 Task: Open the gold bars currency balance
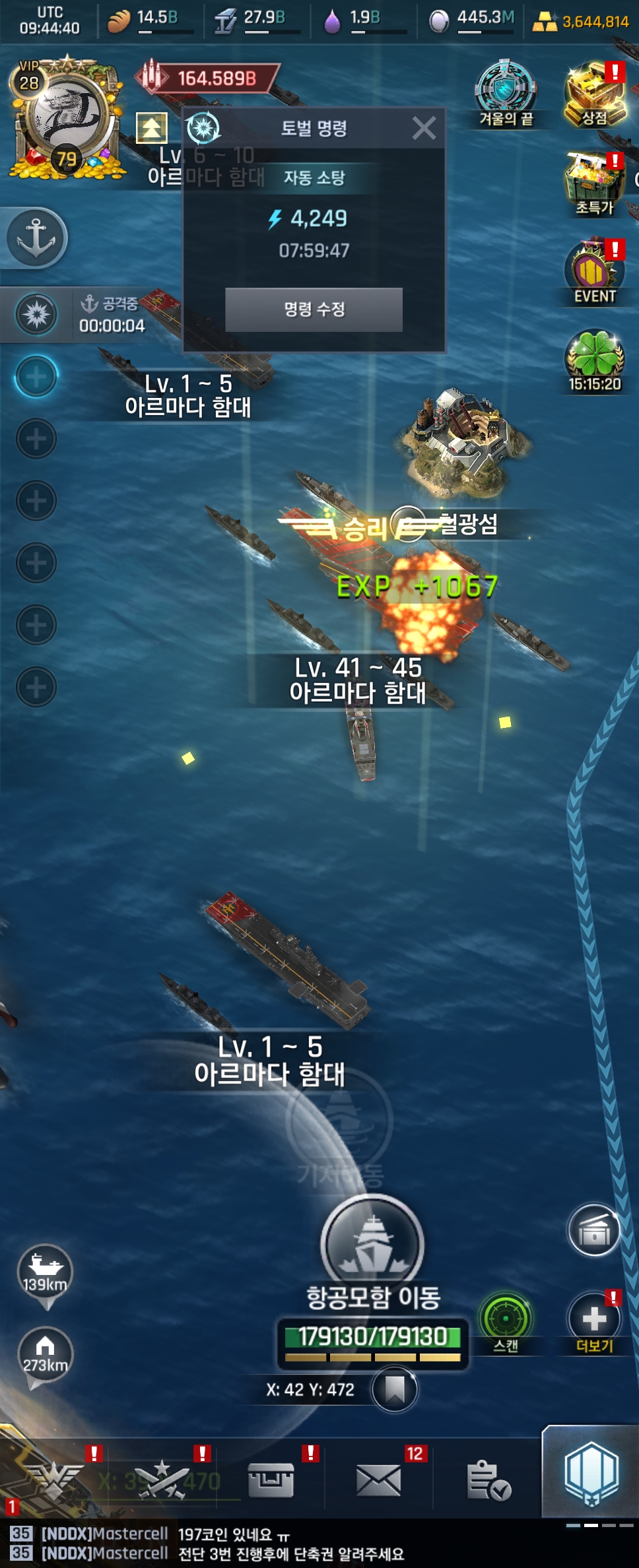581,22
